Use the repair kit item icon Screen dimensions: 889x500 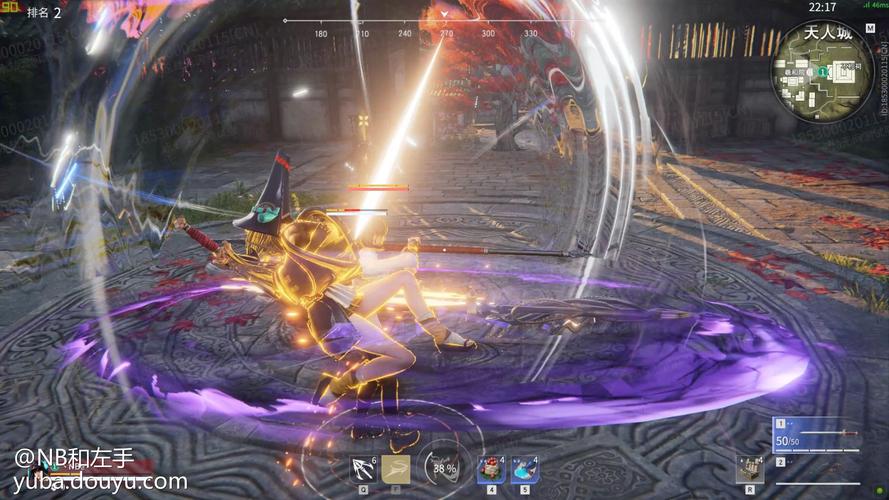[x=750, y=468]
